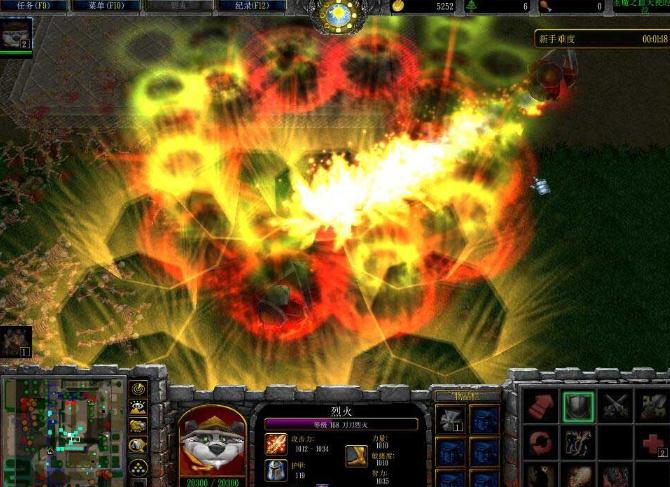Select the idle worker icon above minimap
This screenshot has width=670, height=487.
click(16, 342)
